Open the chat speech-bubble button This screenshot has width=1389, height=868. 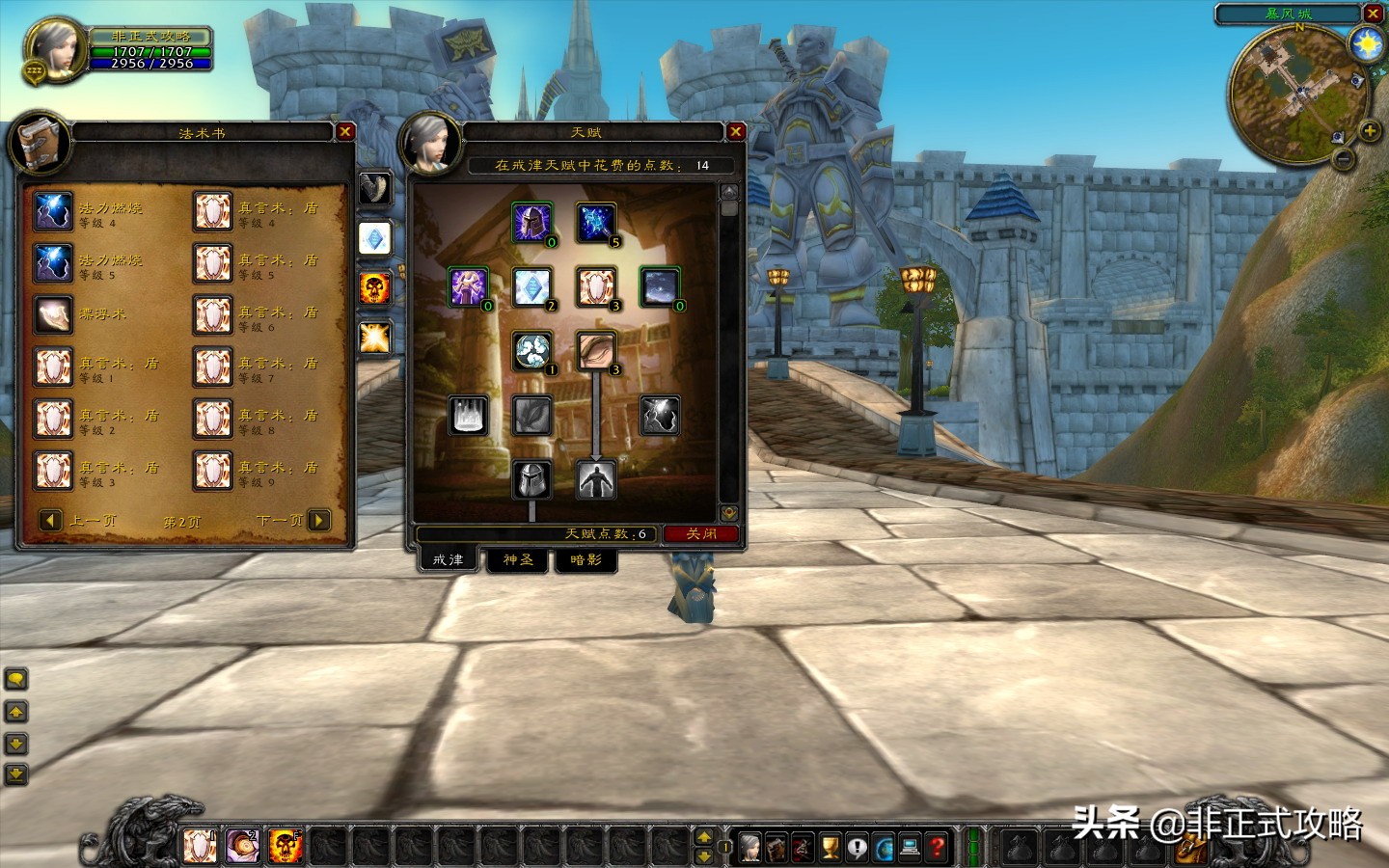tap(16, 679)
